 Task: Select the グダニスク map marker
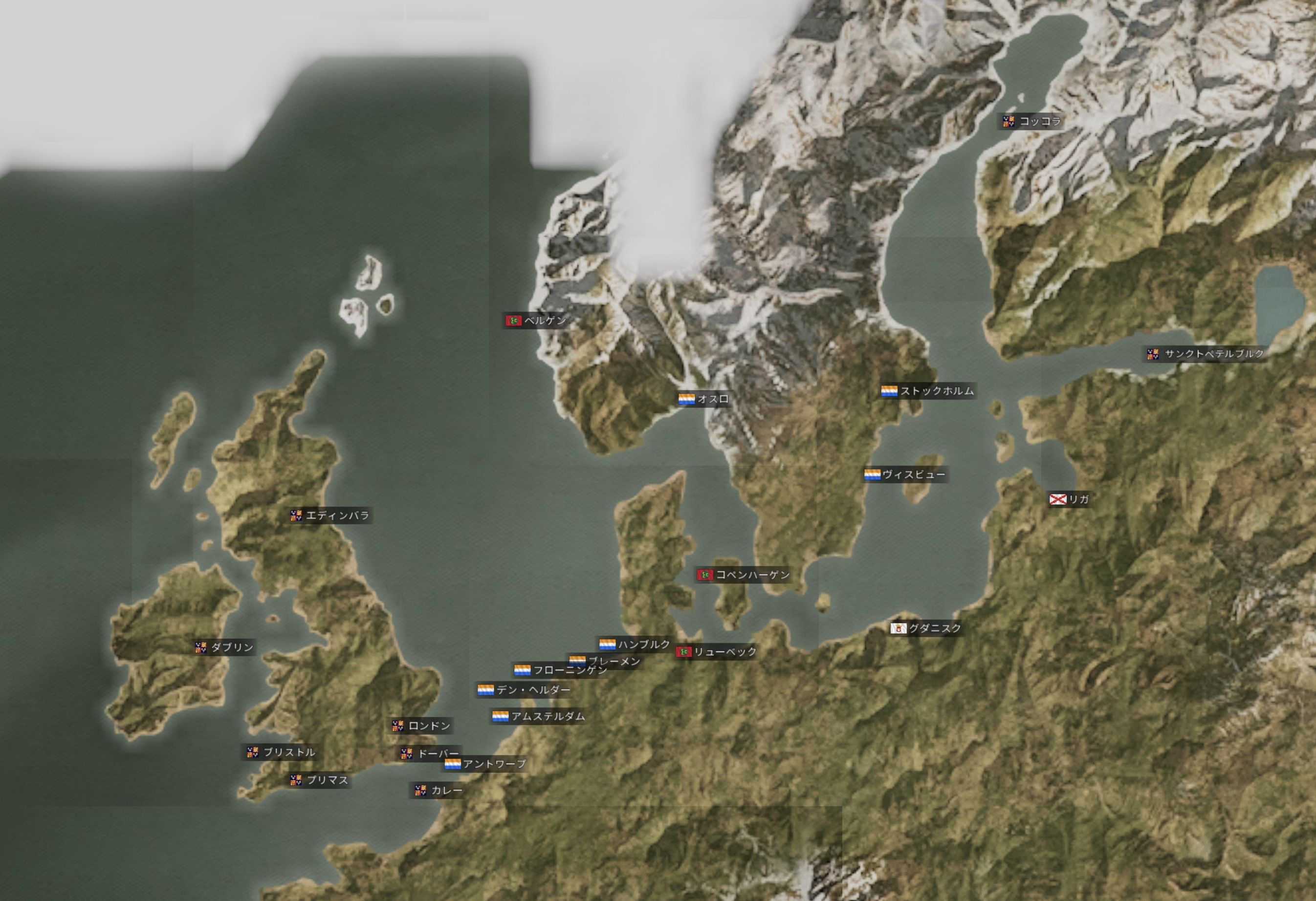click(x=926, y=628)
